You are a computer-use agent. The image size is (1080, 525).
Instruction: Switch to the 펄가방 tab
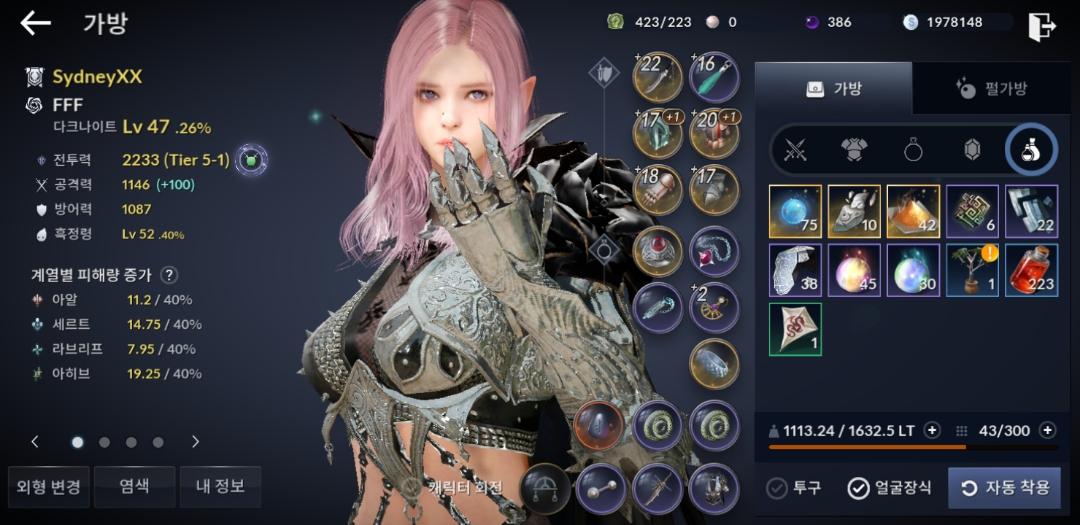(x=993, y=89)
